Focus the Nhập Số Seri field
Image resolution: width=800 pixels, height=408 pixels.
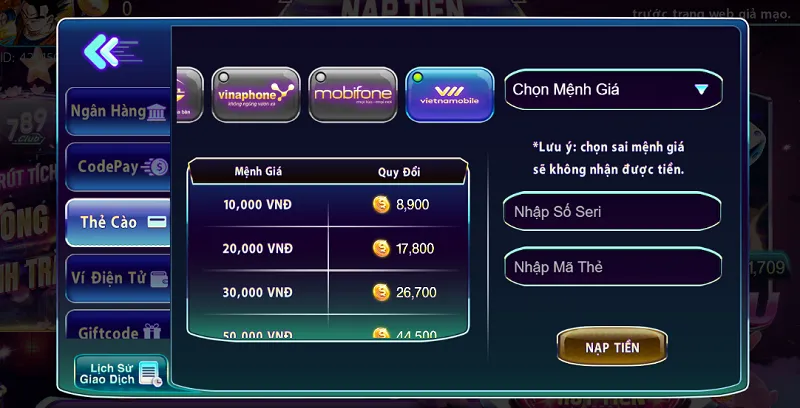612,212
